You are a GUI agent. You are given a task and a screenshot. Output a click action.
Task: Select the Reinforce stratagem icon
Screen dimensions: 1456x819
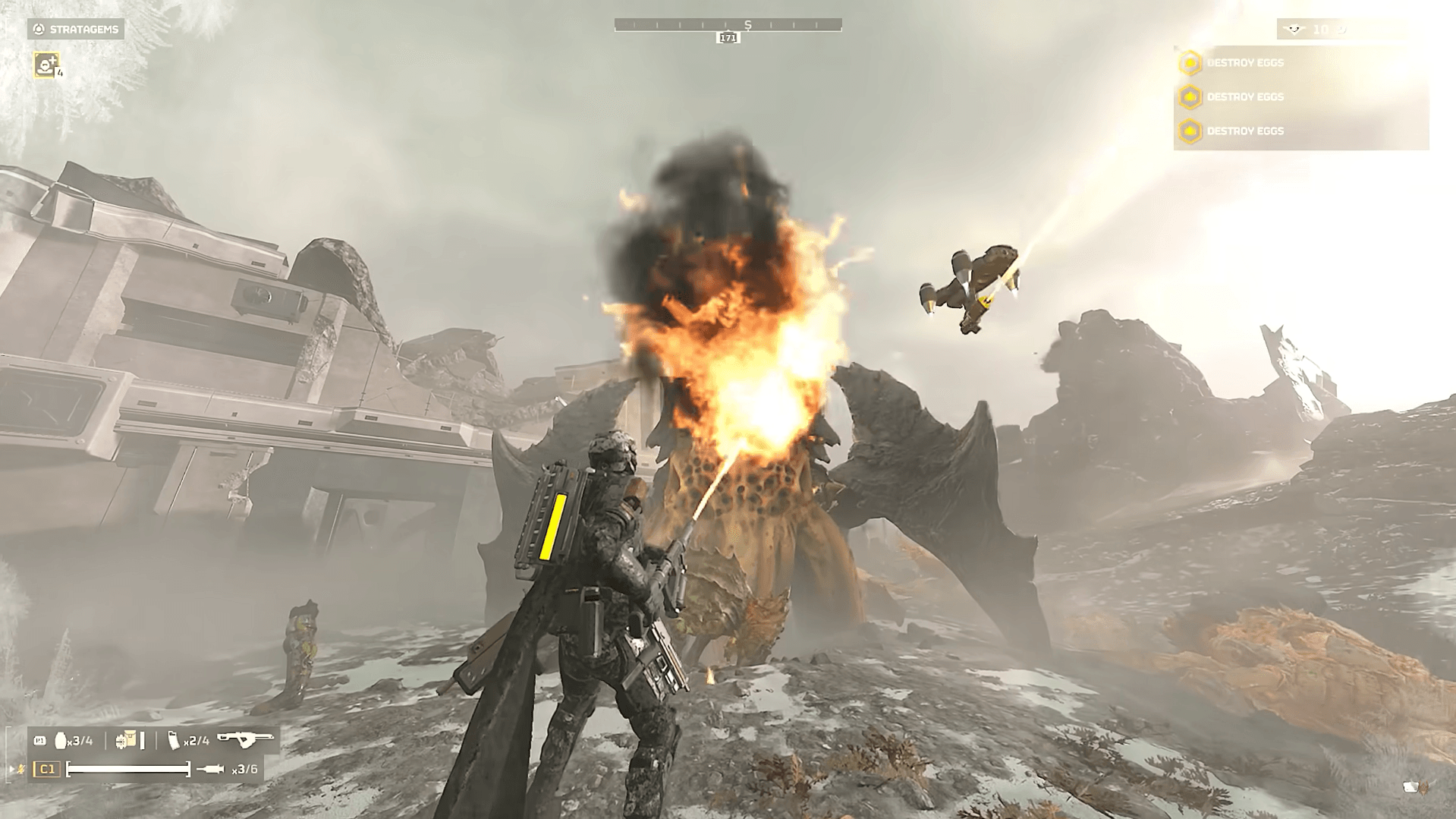coord(46,65)
